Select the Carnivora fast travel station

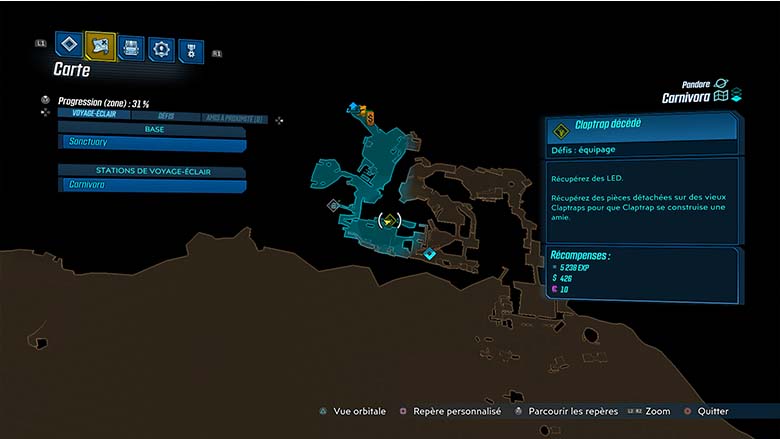pyautogui.click(x=152, y=185)
